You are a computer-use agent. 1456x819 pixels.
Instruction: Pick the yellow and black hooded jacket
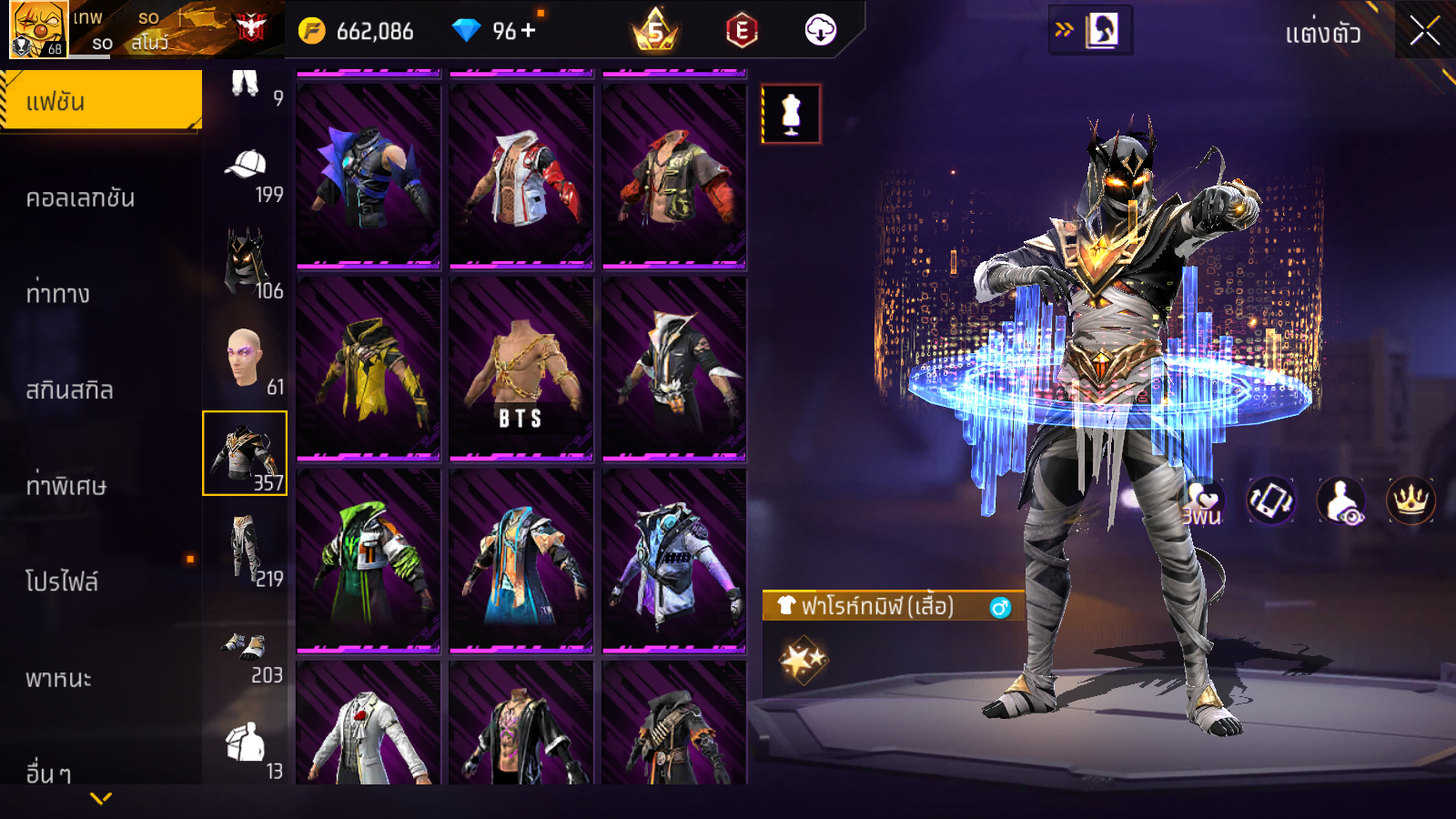(369, 369)
